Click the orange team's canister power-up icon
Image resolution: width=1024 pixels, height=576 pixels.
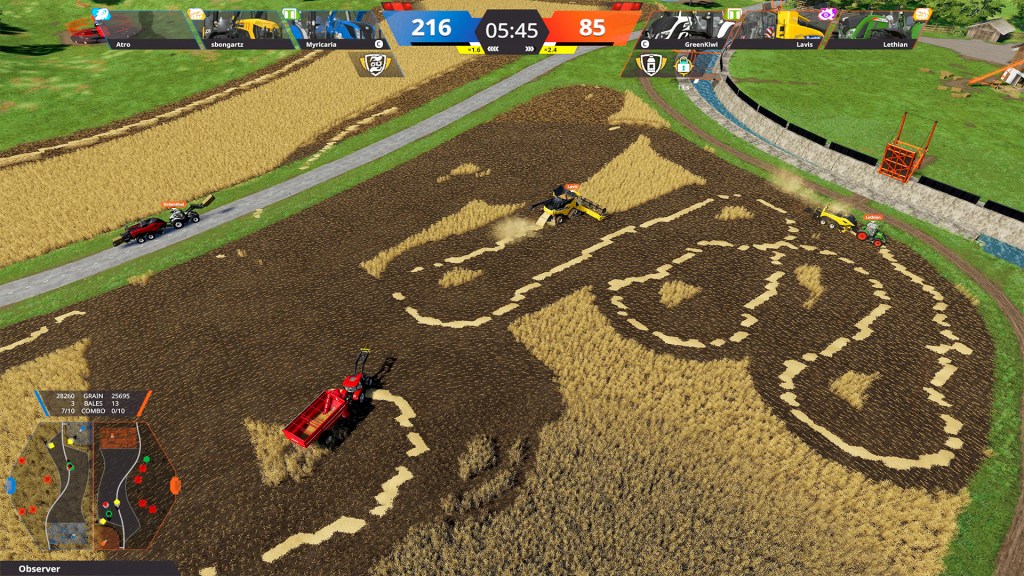(x=651, y=65)
